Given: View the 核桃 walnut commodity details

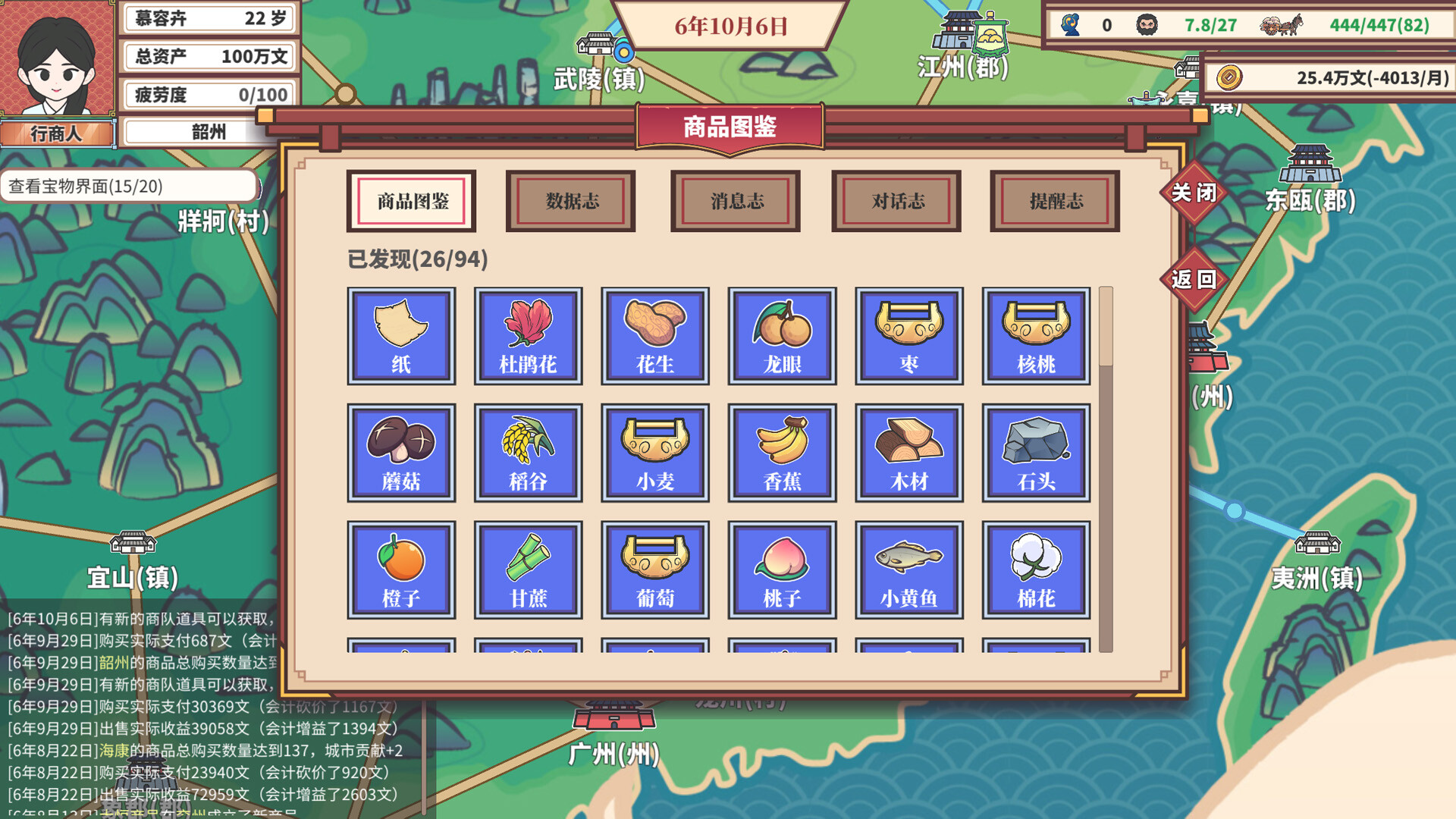Looking at the screenshot, I should click(x=1037, y=336).
